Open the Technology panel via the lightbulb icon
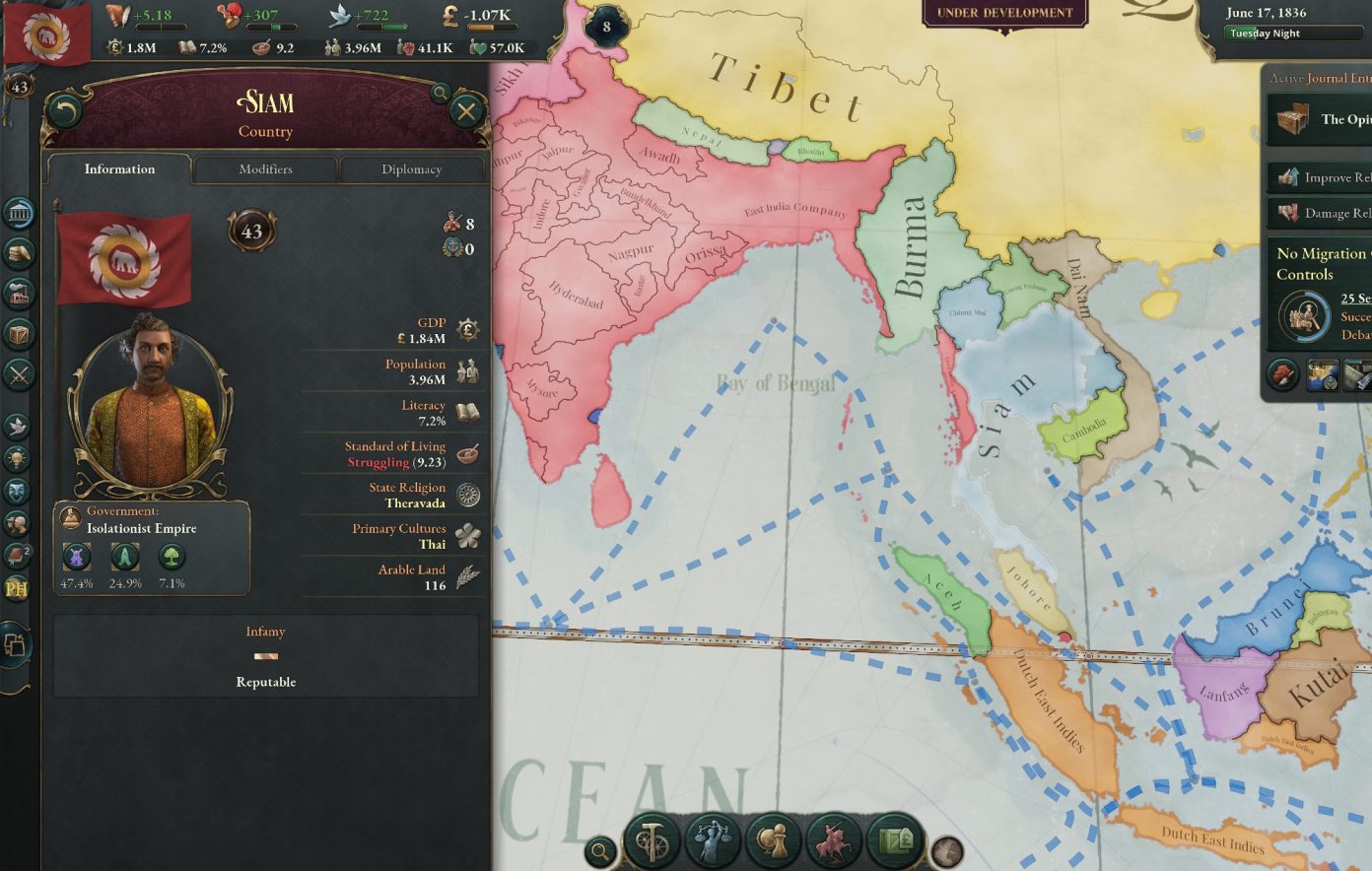Screen dimensions: 1372x871 pyautogui.click(x=18, y=459)
